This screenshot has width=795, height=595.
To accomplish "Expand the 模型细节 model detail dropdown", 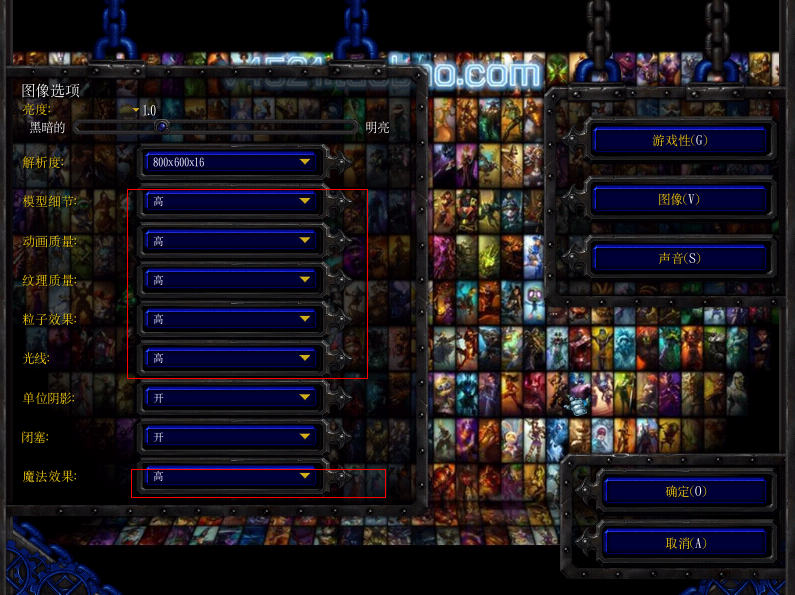I will coord(231,202).
